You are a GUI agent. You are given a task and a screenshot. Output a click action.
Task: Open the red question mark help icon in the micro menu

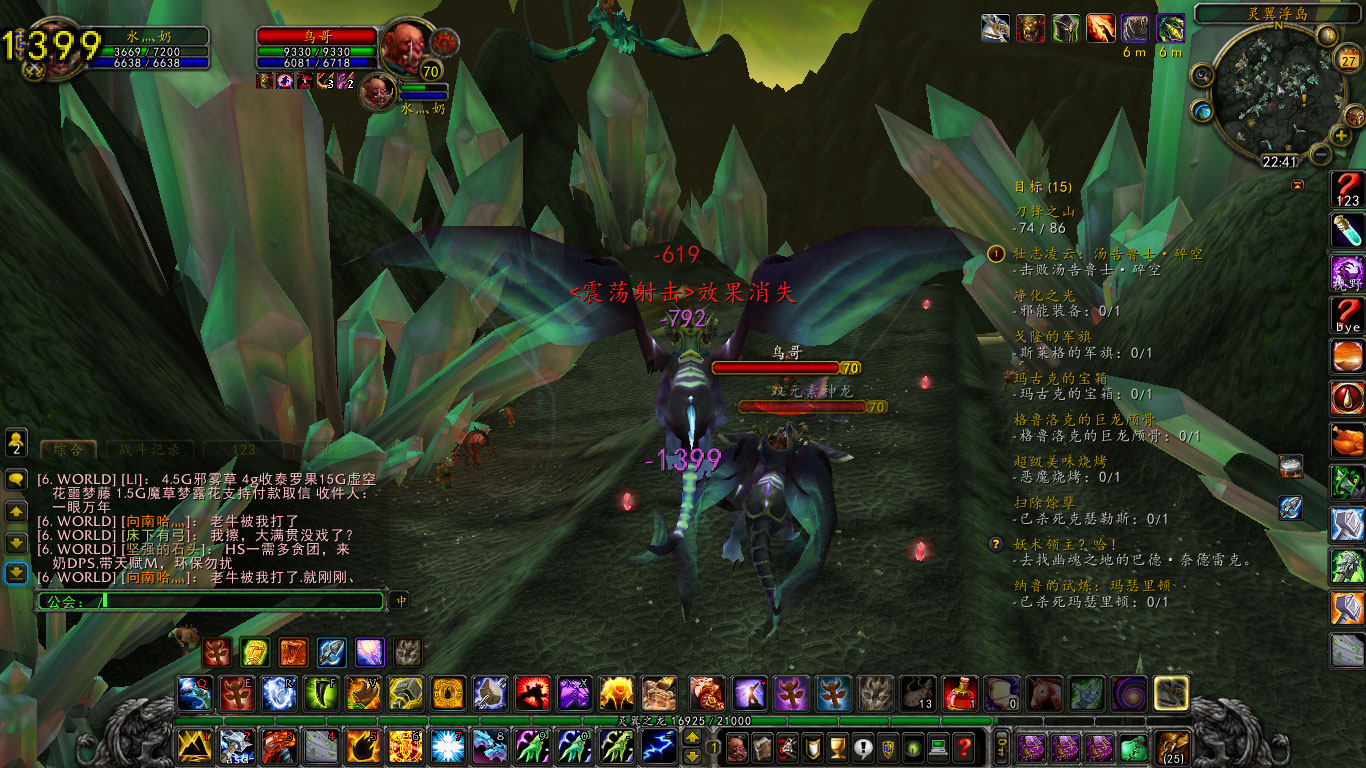click(964, 749)
